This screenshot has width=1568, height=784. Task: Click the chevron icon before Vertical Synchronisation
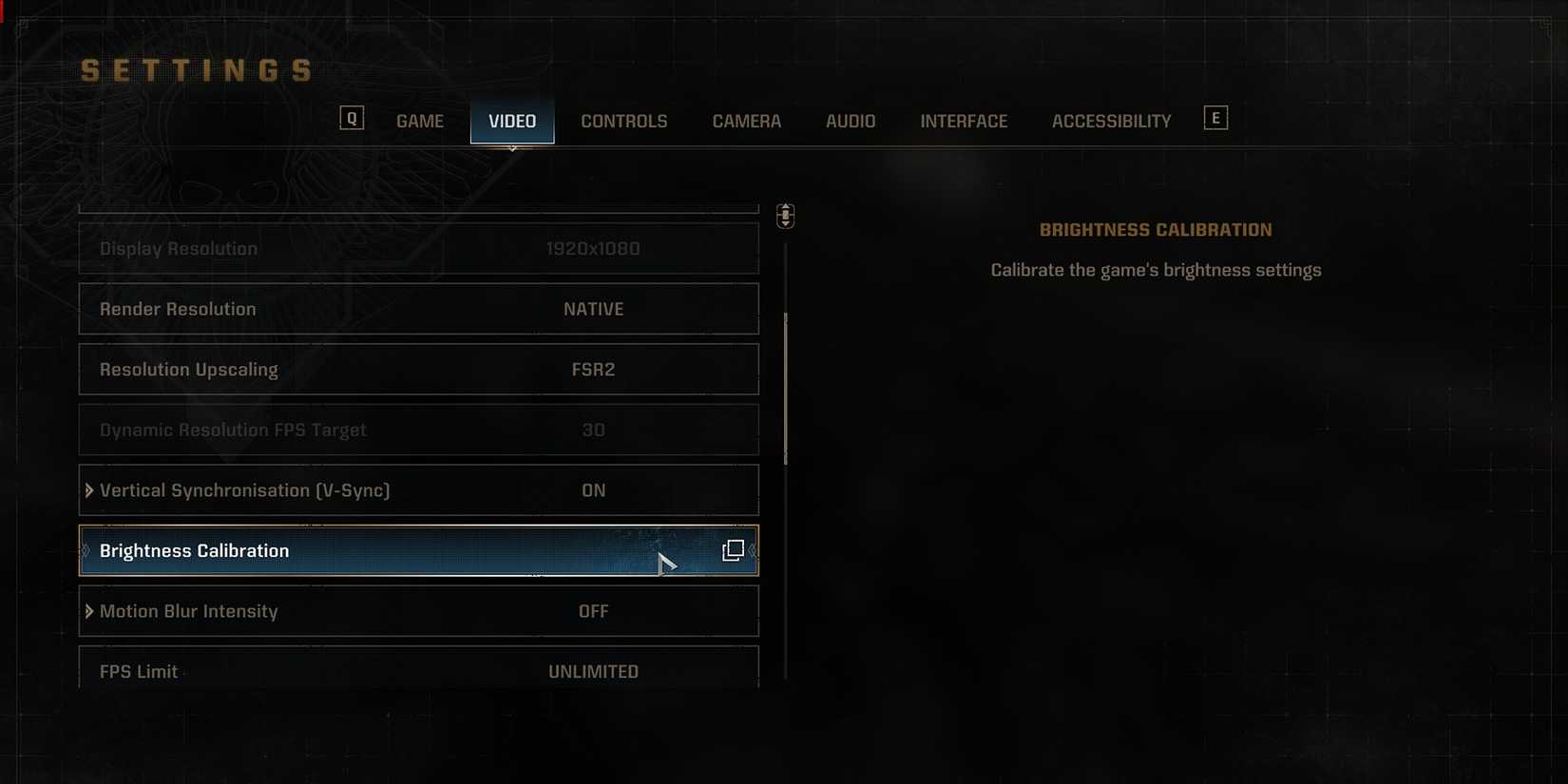(88, 490)
